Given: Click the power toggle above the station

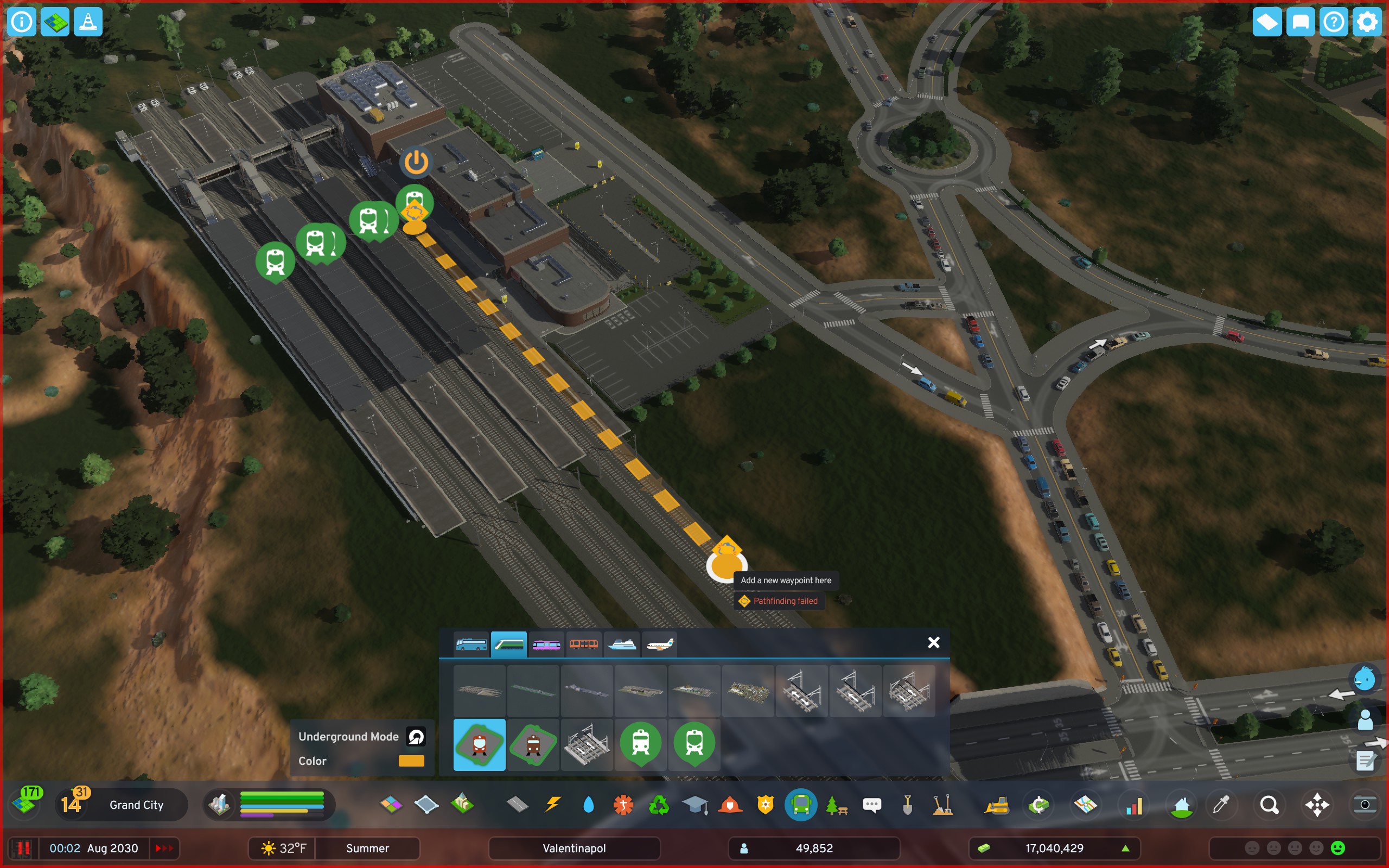Looking at the screenshot, I should click(417, 162).
